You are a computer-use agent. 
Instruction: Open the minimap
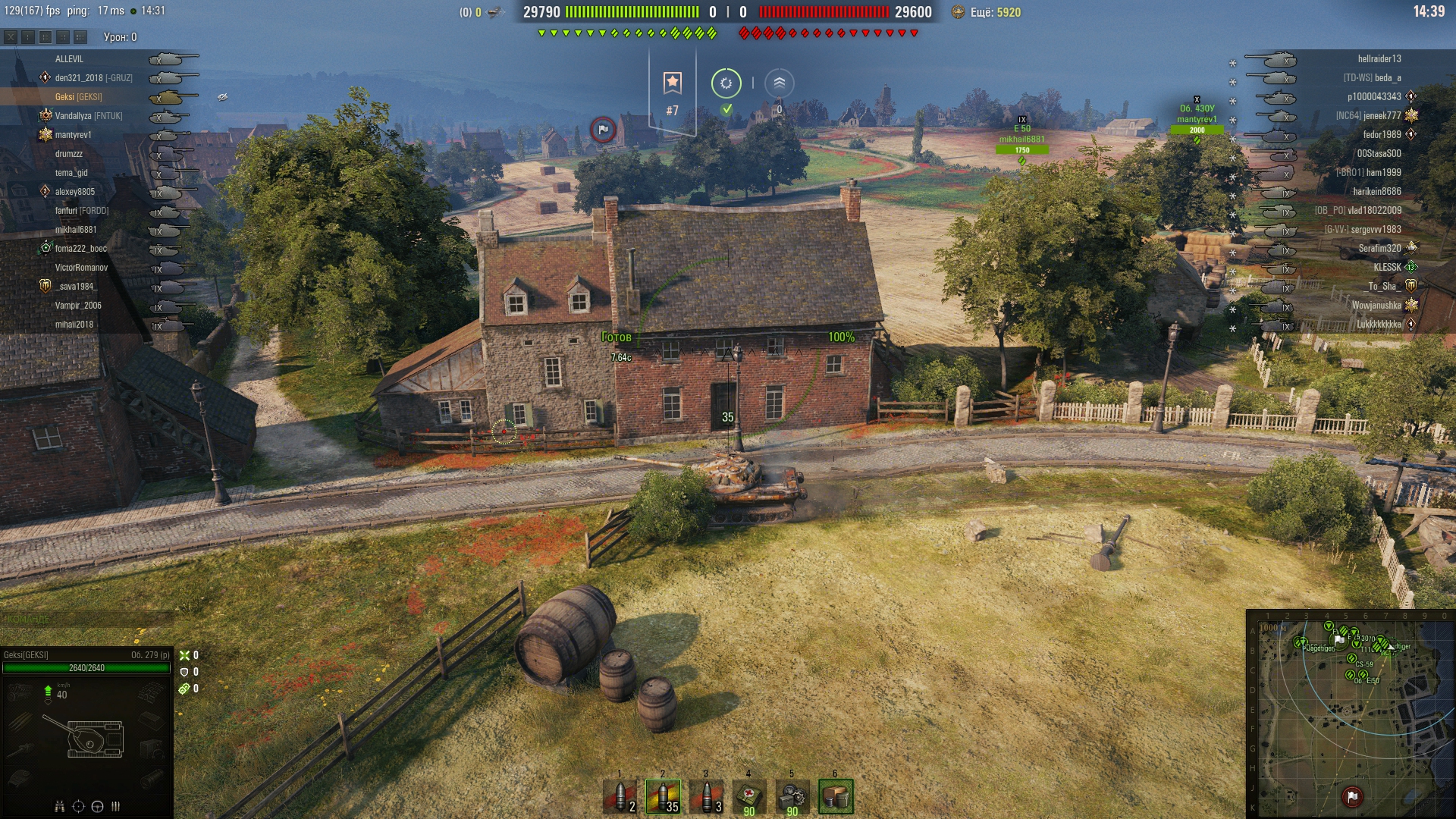click(x=1350, y=713)
